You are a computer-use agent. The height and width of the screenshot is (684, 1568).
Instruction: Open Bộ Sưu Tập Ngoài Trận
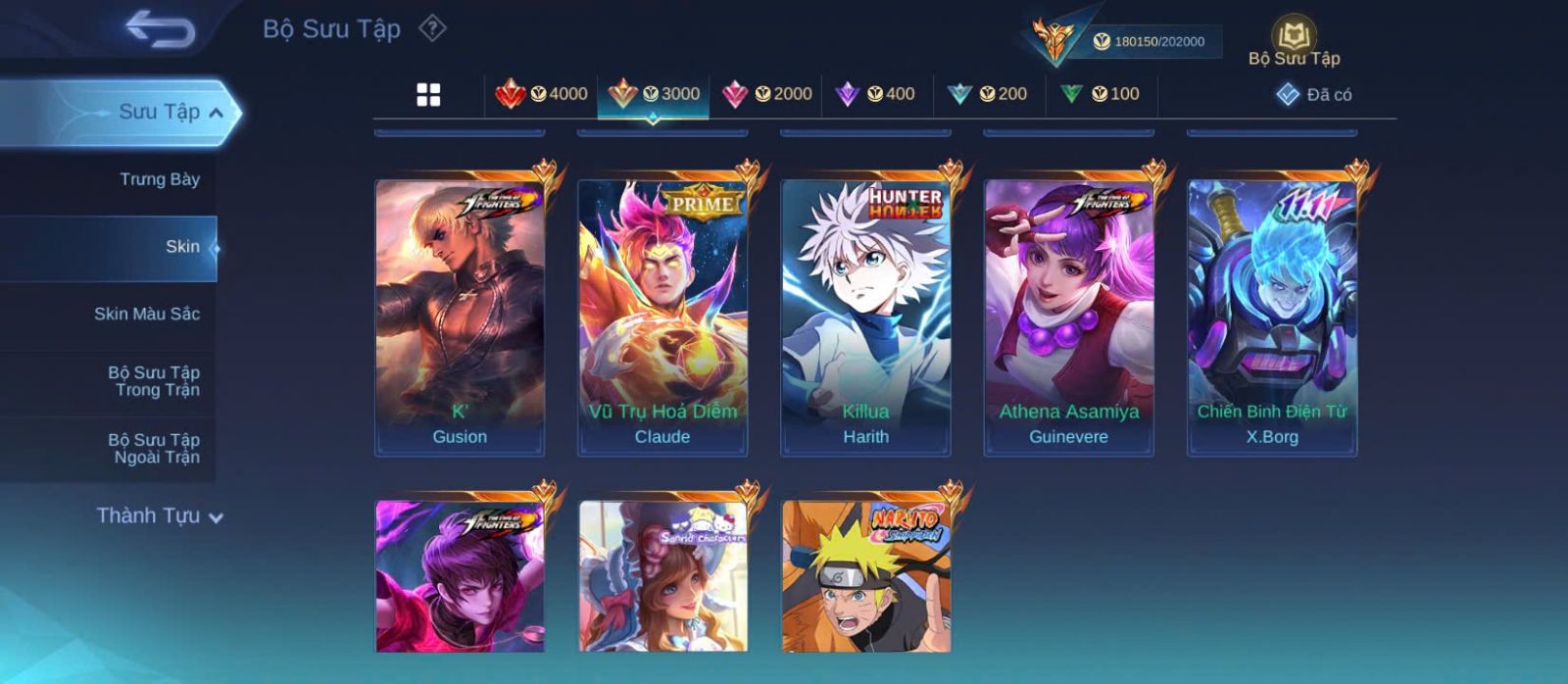coord(154,449)
